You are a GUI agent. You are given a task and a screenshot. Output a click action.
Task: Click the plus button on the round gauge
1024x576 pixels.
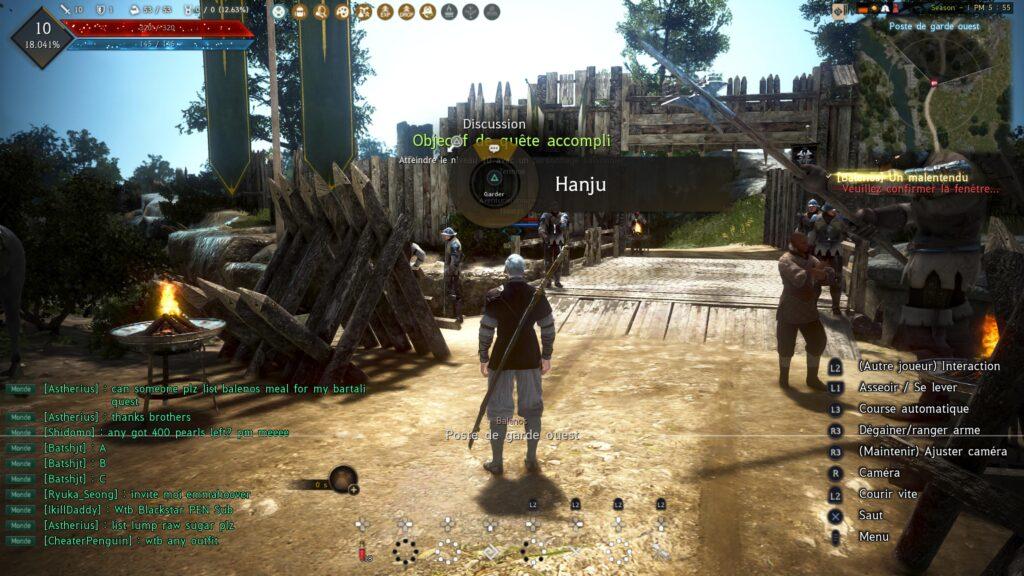353,489
